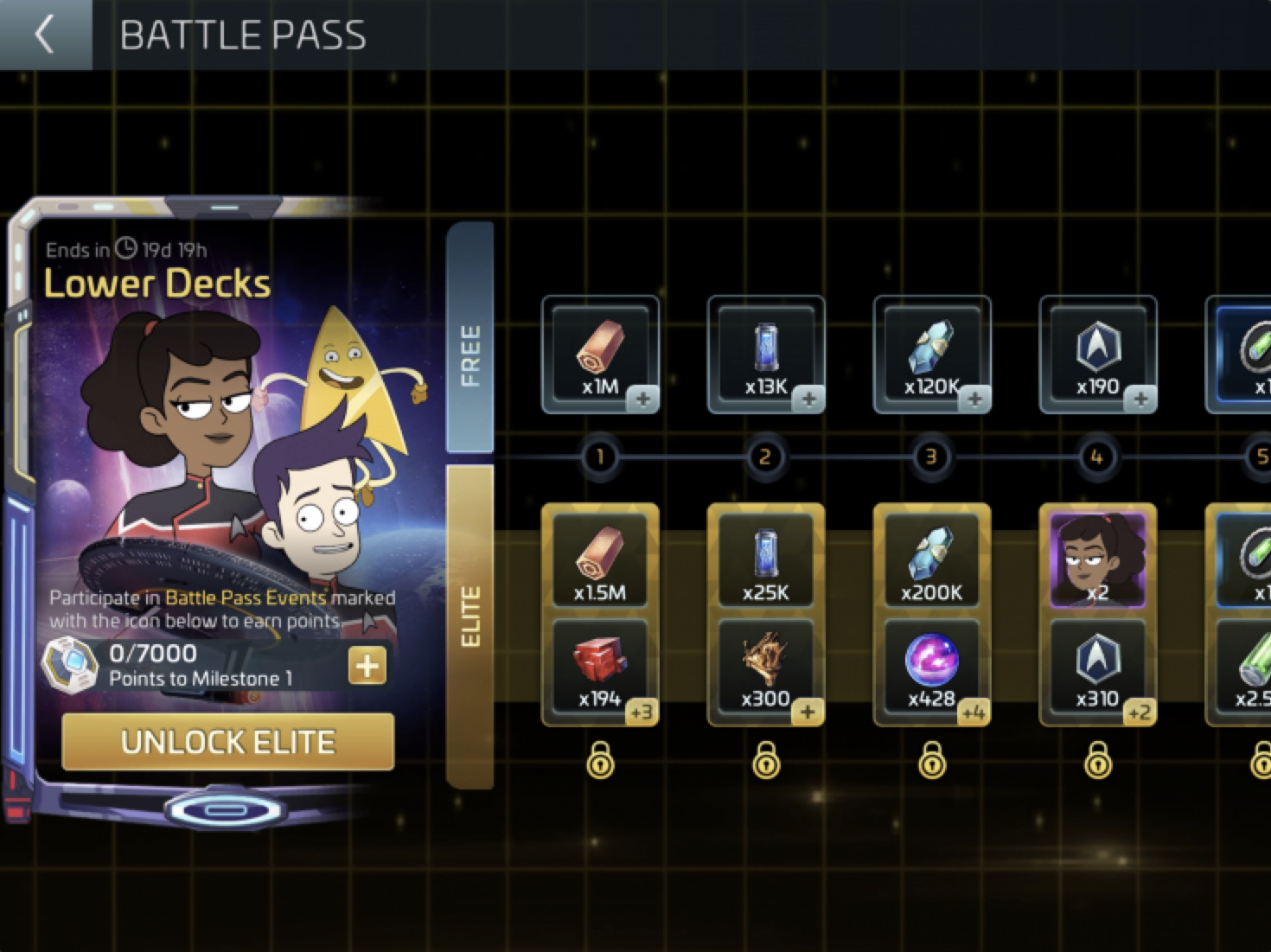Click the Free track tab

click(470, 337)
